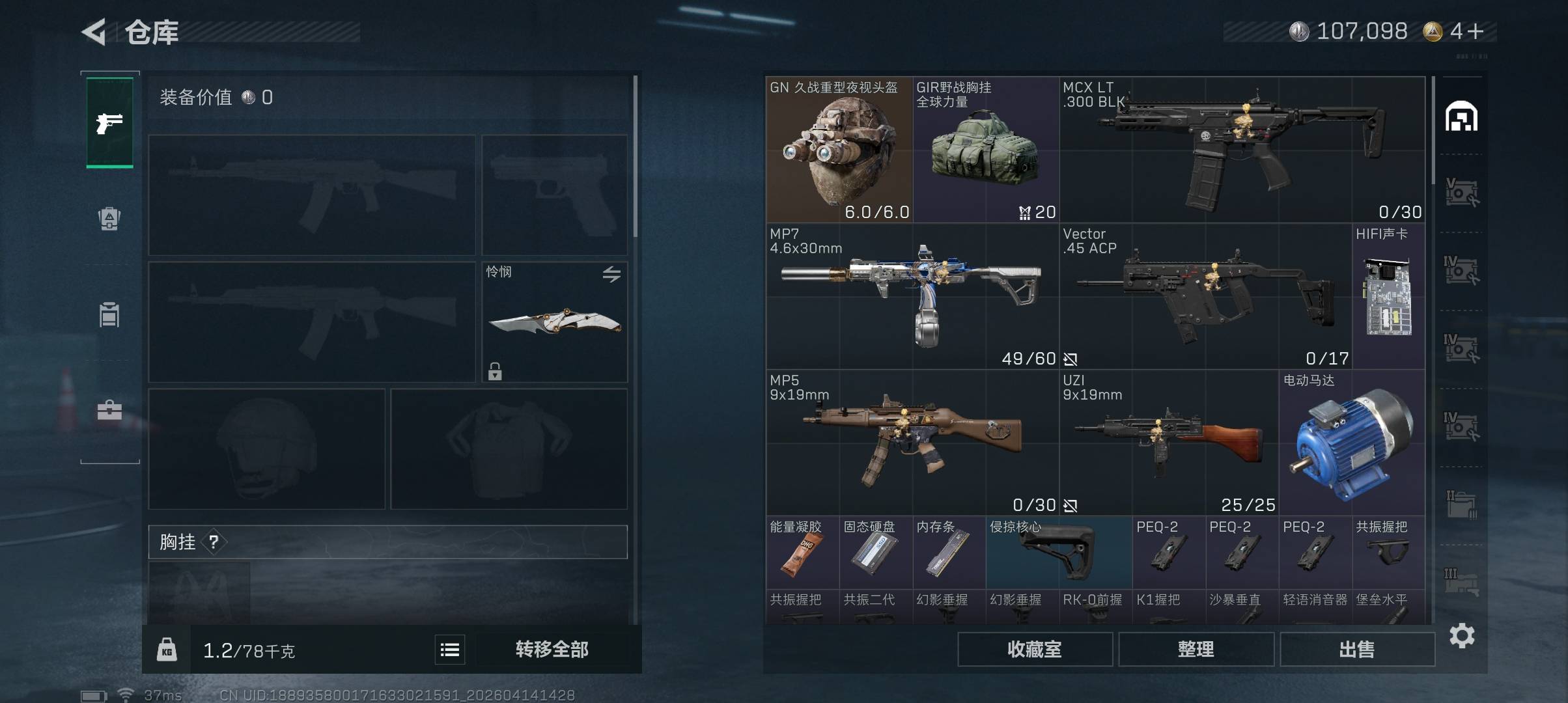Pick the MP5 9x19mm gun
1568x703 pixels.
(x=912, y=443)
